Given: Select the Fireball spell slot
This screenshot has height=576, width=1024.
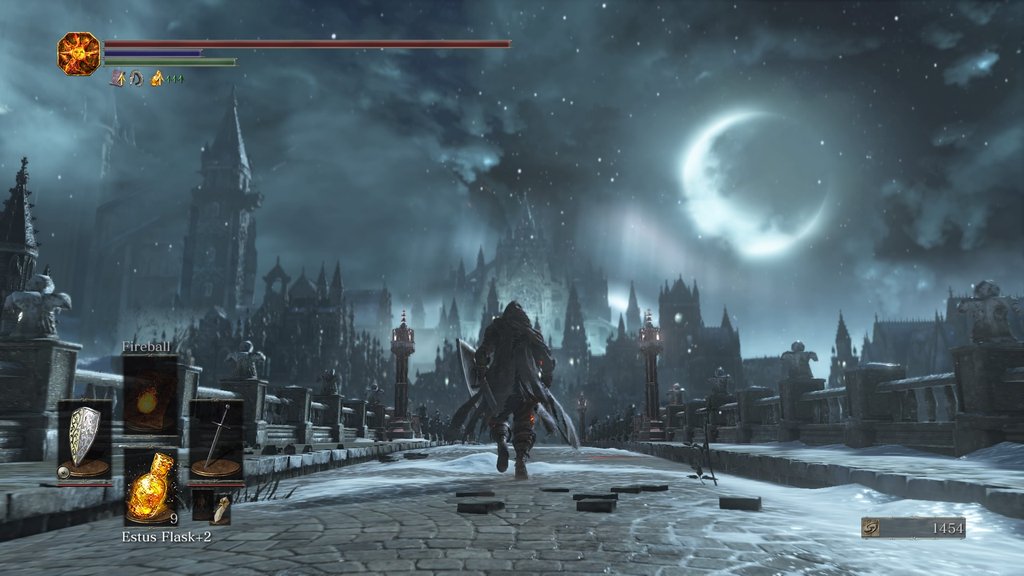Looking at the screenshot, I should click(150, 394).
